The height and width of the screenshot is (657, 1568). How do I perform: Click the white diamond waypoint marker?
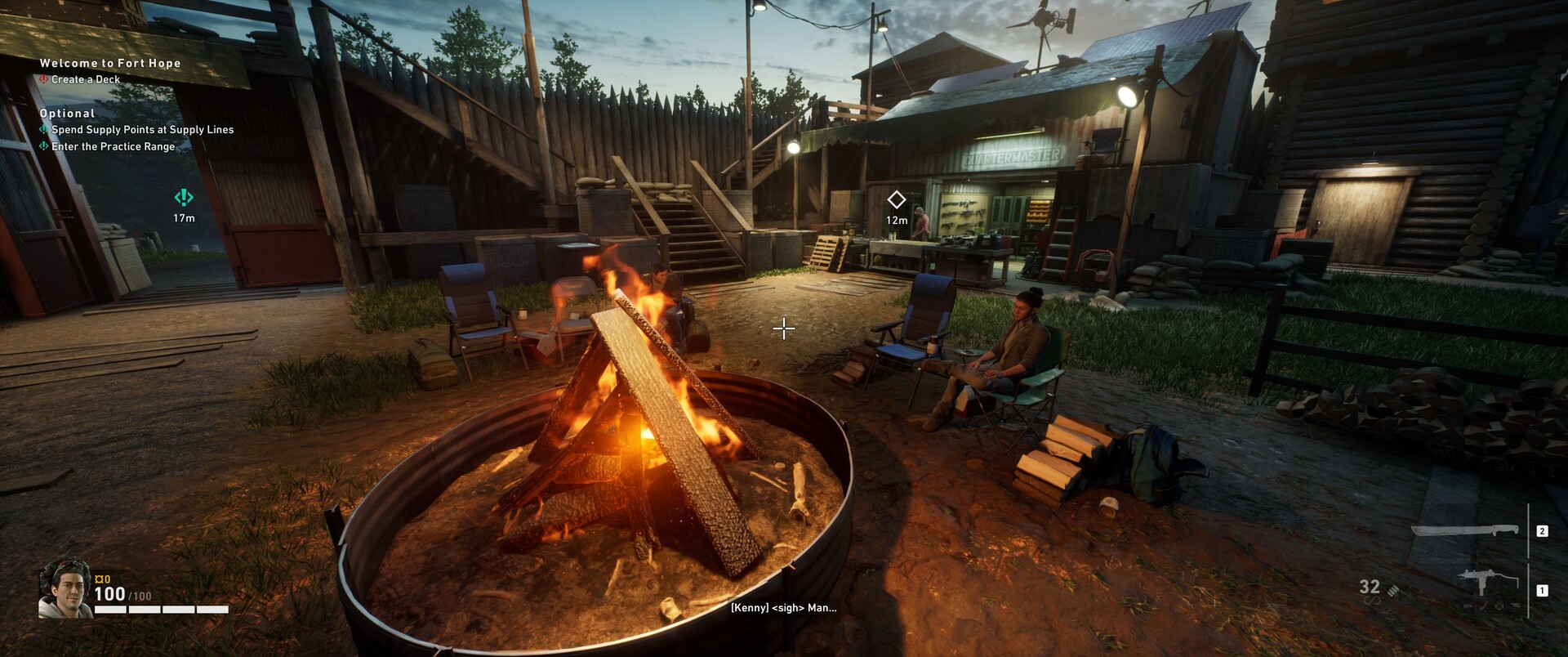tap(897, 199)
